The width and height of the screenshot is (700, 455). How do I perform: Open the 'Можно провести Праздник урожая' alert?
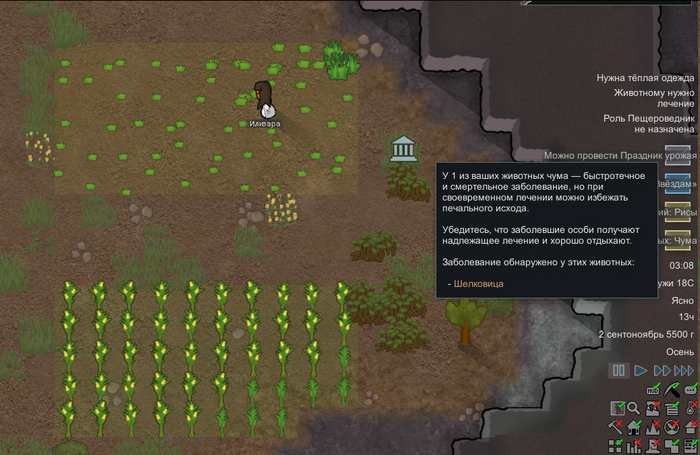618,155
